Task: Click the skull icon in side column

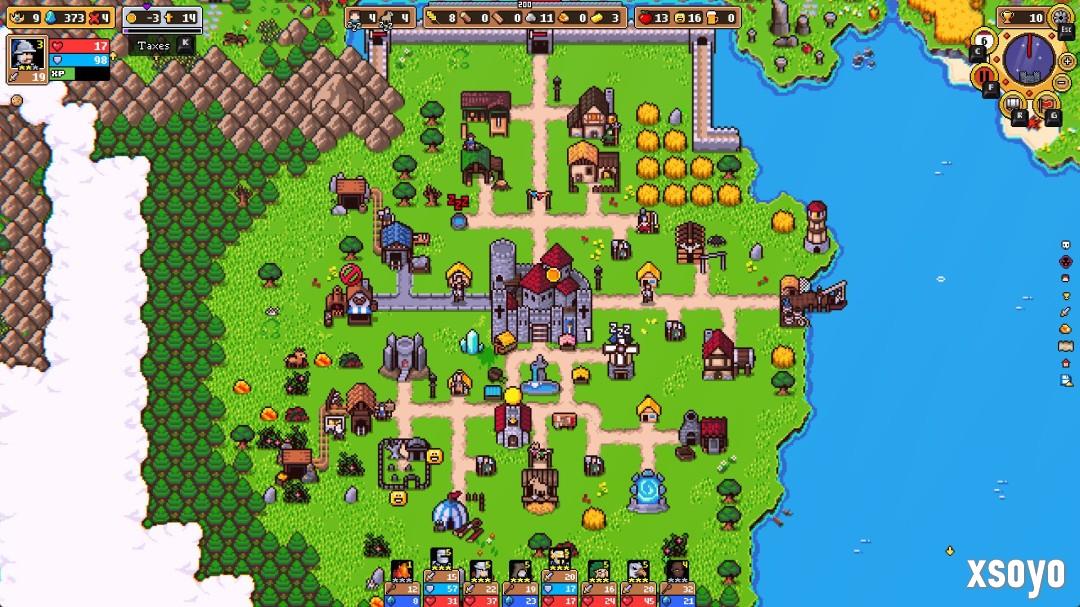Action: pos(1065,245)
